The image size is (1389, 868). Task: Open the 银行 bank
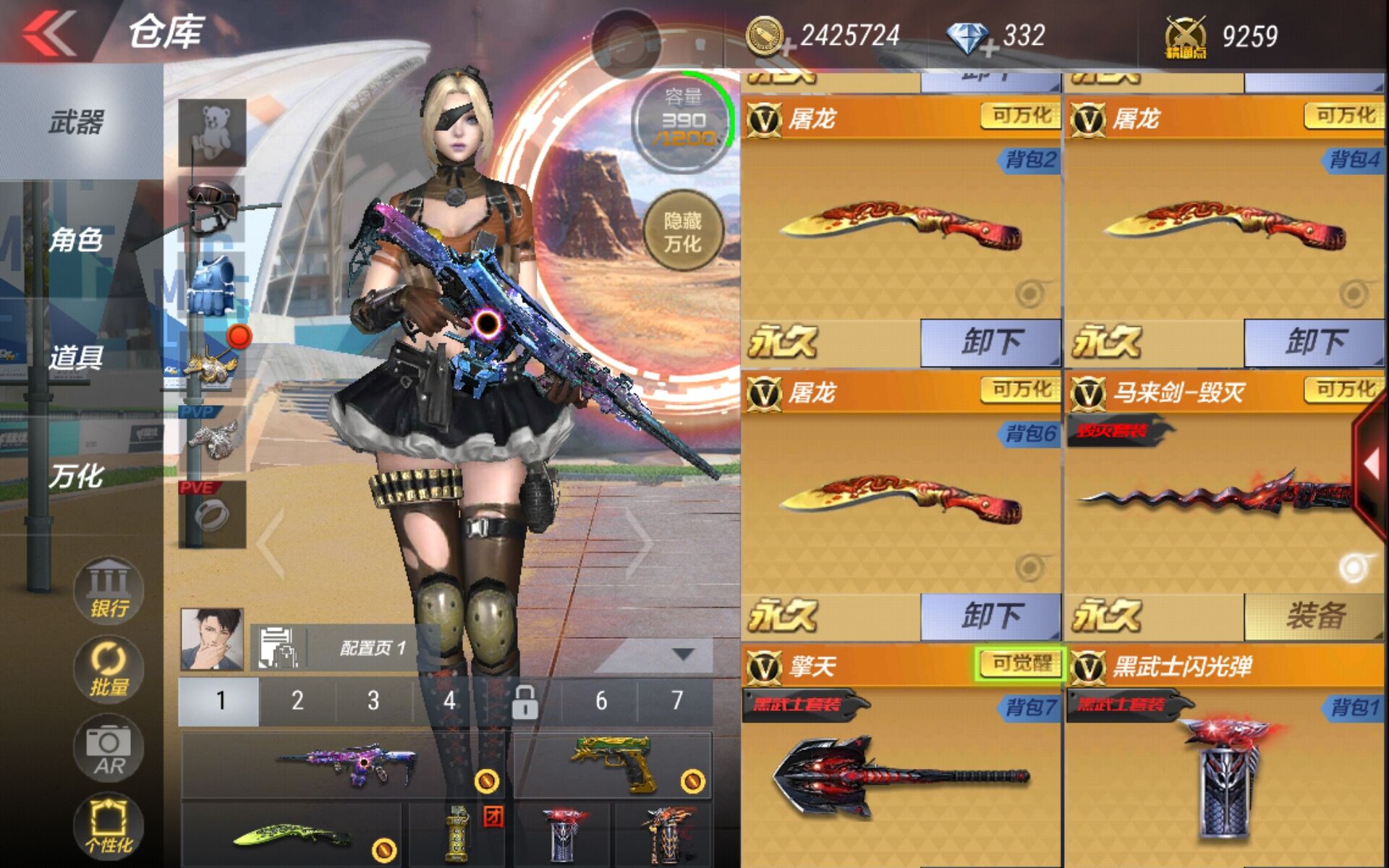(x=109, y=590)
